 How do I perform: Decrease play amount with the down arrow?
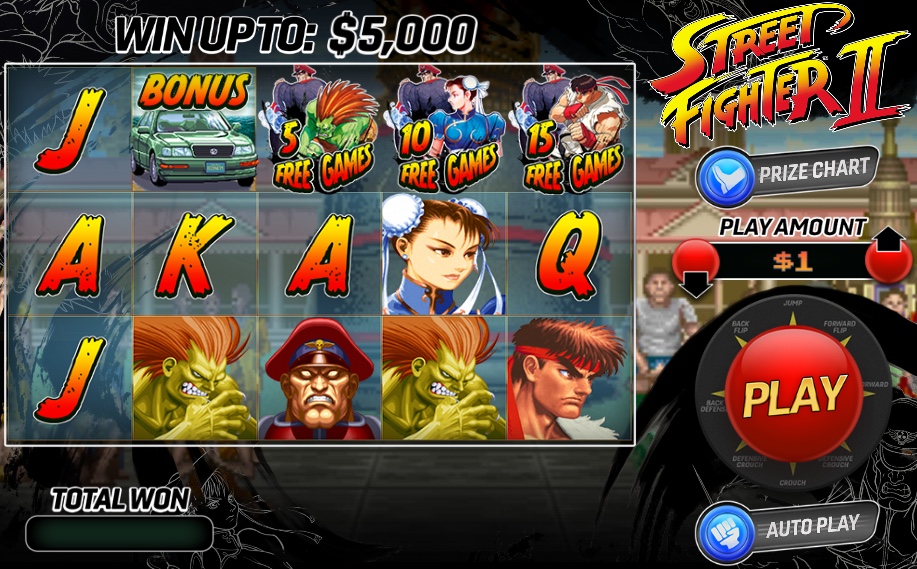(694, 268)
